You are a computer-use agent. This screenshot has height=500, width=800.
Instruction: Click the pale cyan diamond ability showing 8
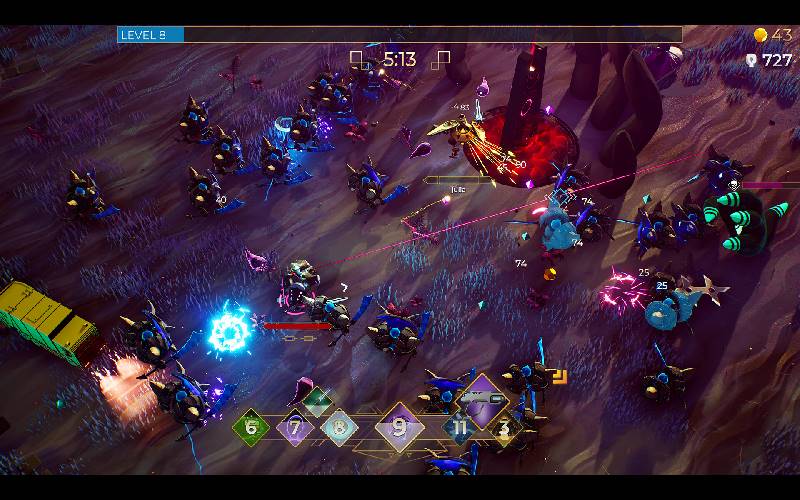[x=340, y=429]
